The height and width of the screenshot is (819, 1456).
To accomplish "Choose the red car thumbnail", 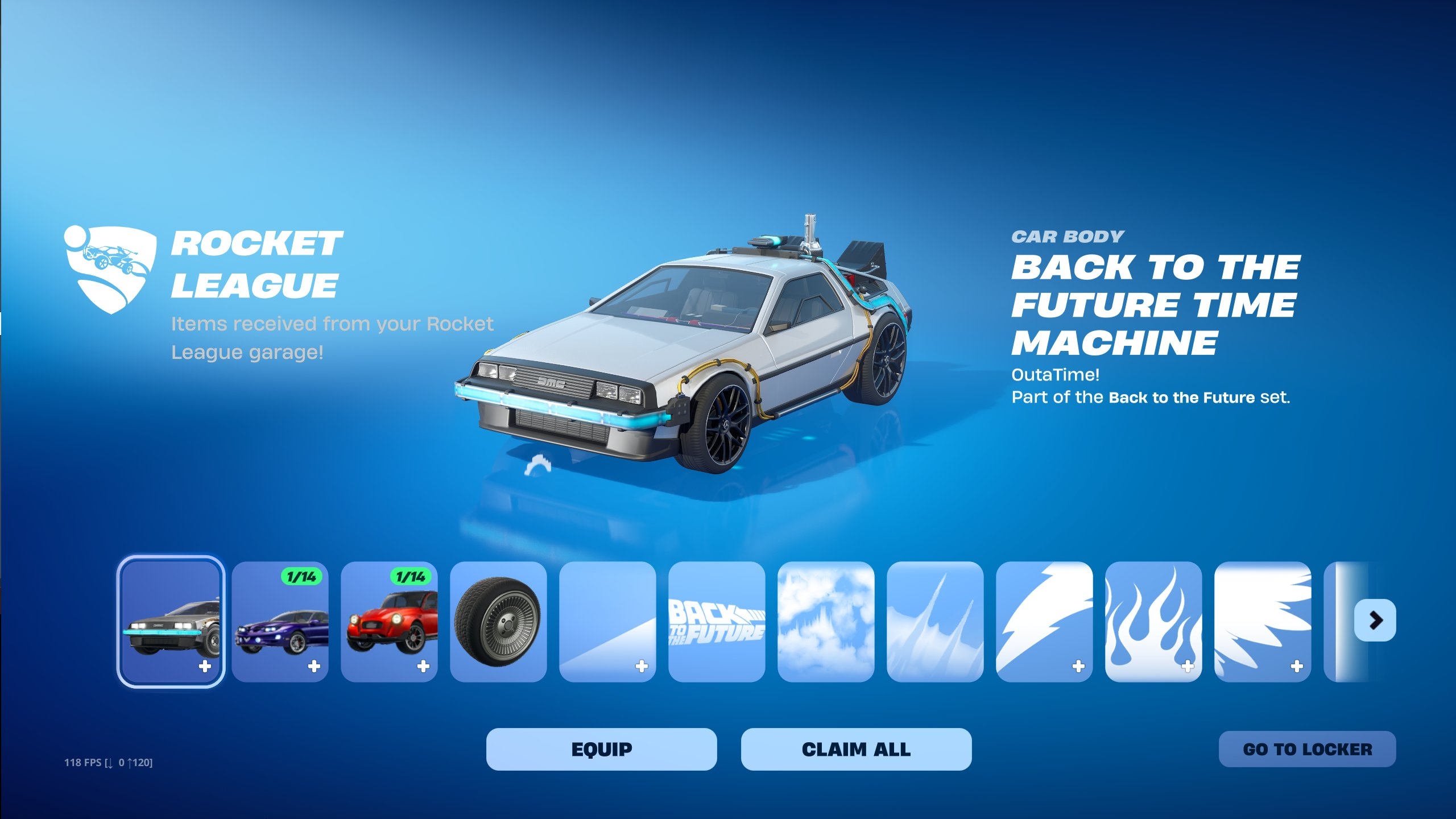I will click(389, 622).
